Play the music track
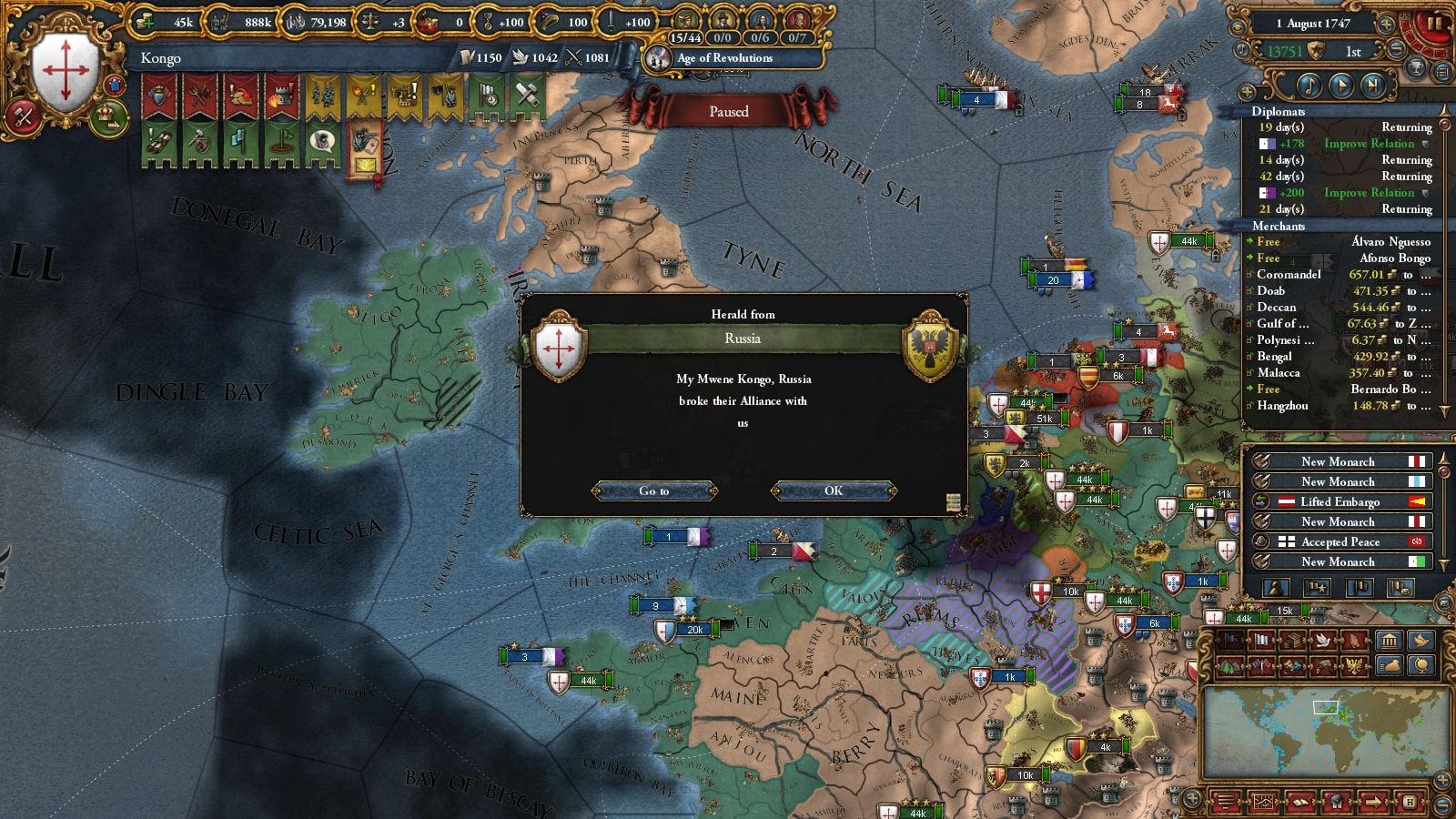 click(x=1340, y=86)
